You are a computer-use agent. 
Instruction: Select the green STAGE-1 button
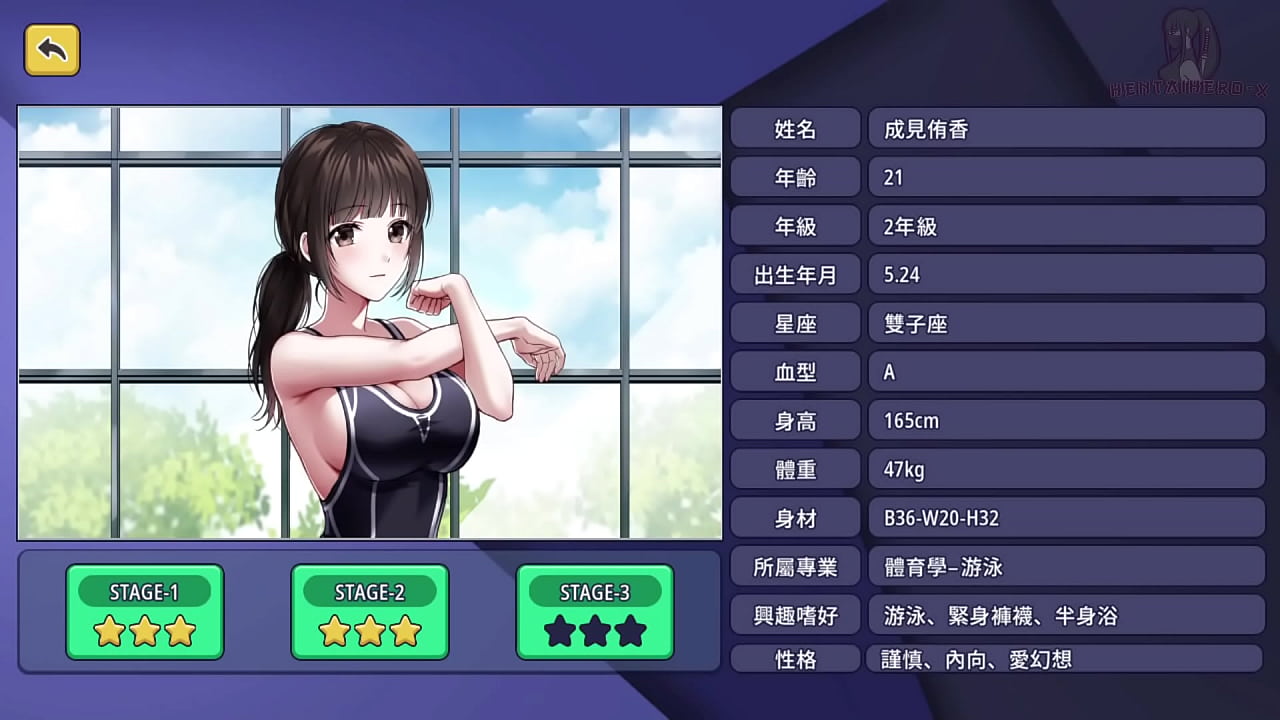click(145, 591)
